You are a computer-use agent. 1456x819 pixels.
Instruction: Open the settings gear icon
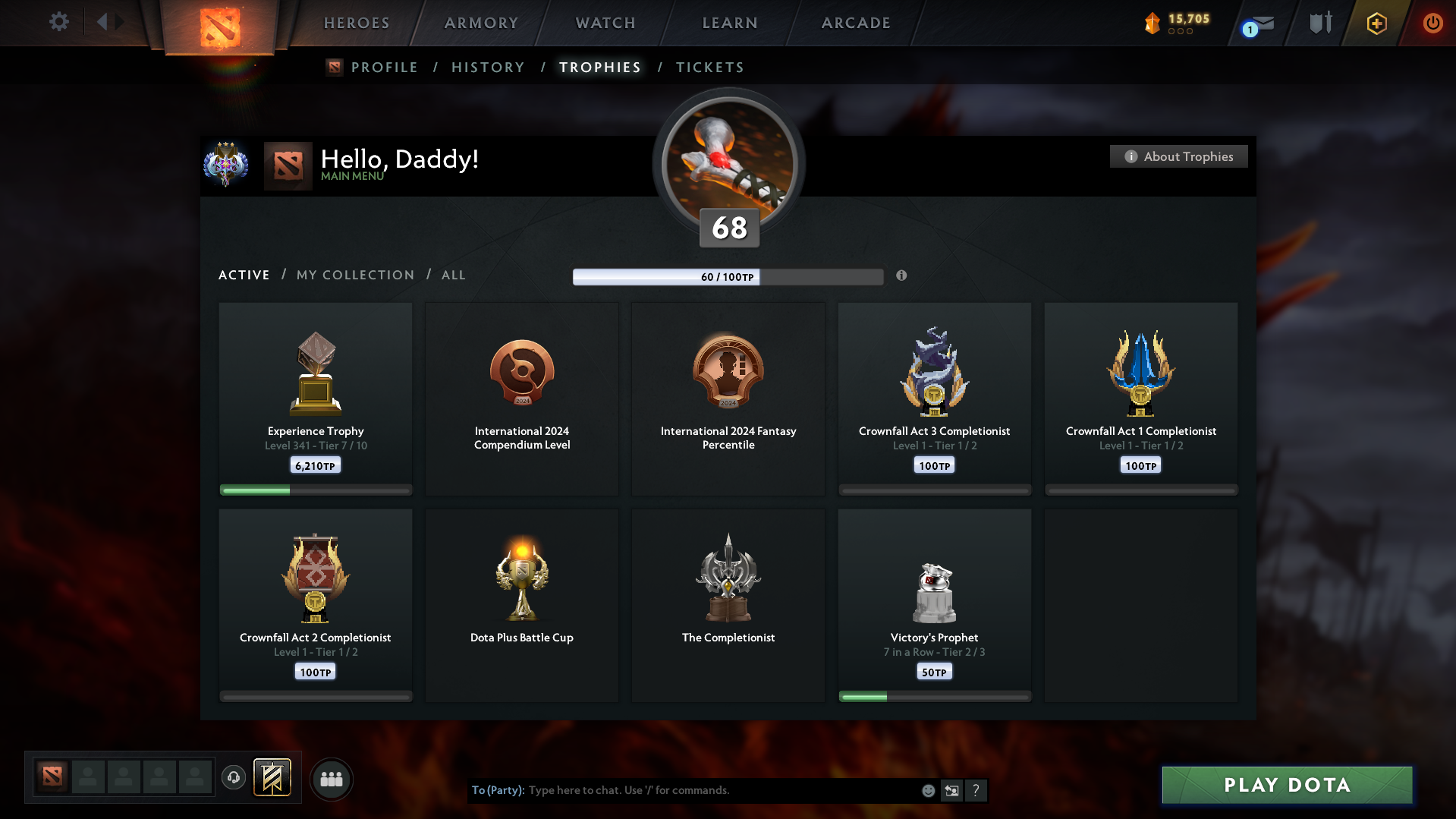point(58,22)
